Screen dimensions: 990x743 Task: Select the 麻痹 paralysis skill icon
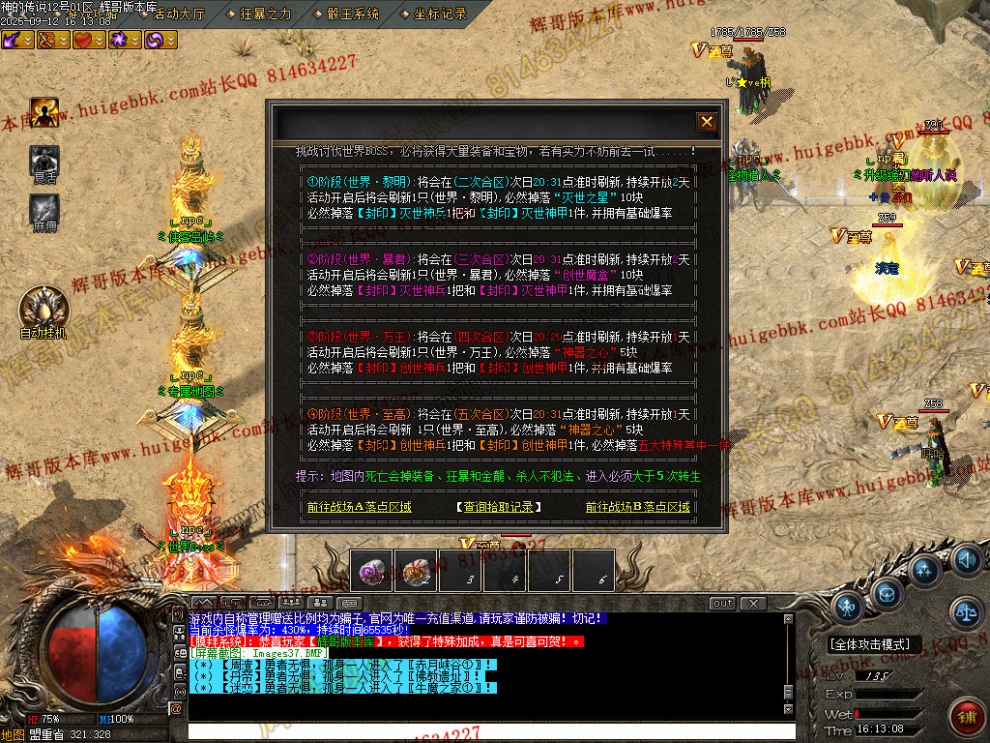click(x=44, y=208)
